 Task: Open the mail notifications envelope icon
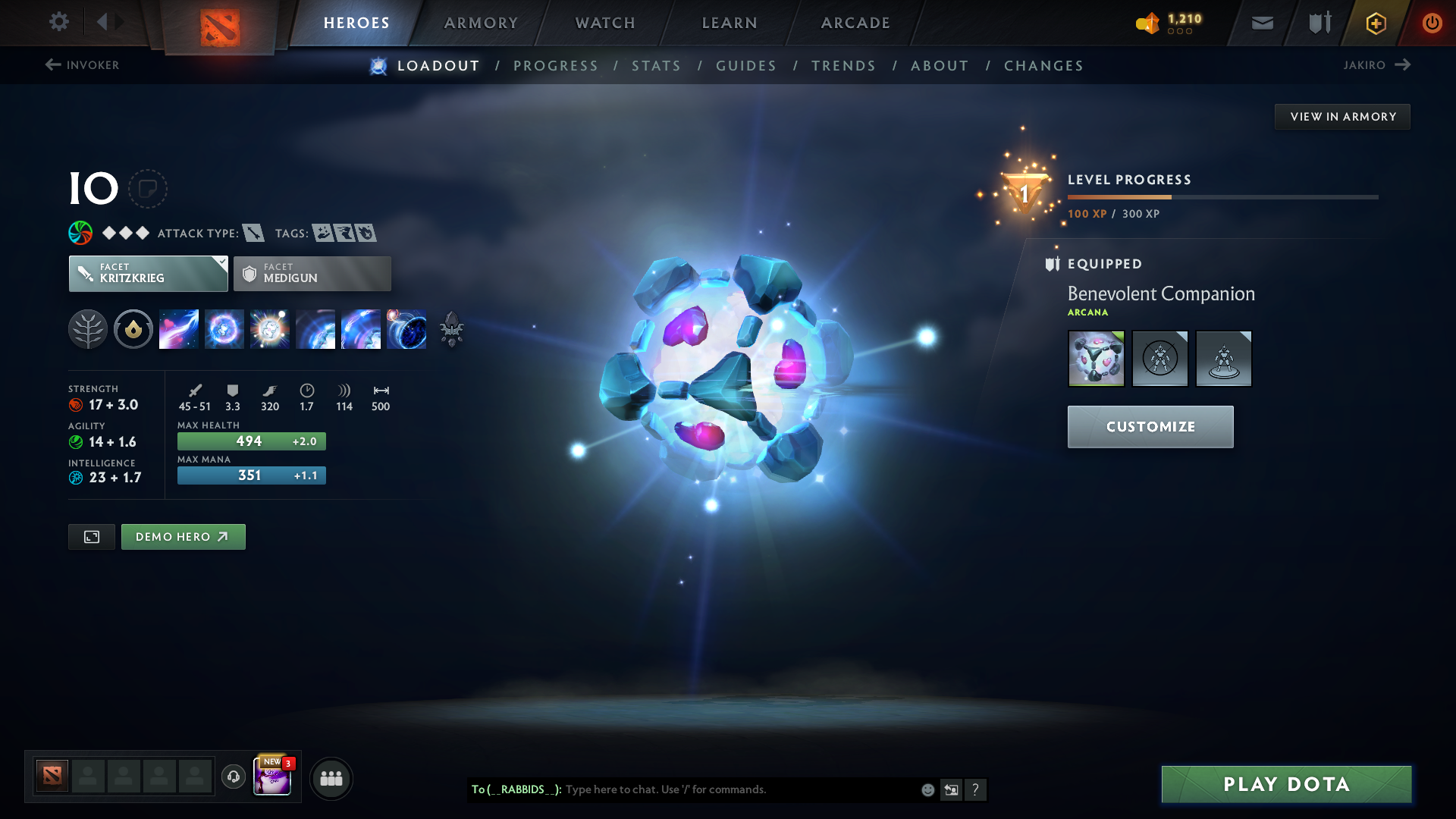[1261, 22]
